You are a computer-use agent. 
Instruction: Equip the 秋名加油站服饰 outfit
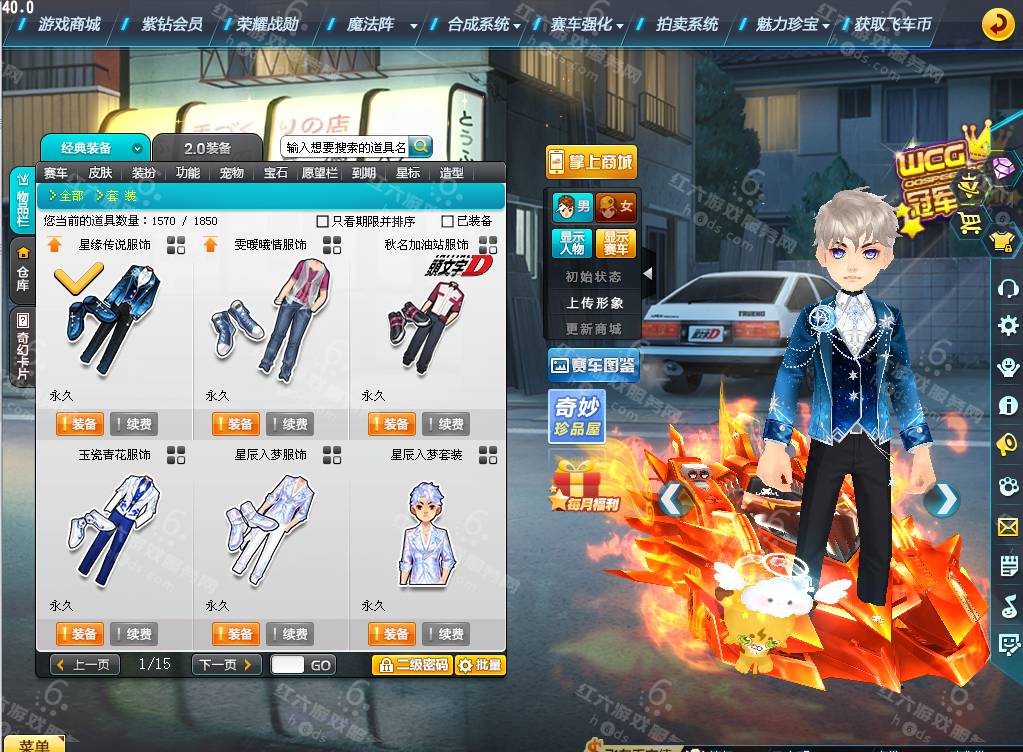pos(391,424)
